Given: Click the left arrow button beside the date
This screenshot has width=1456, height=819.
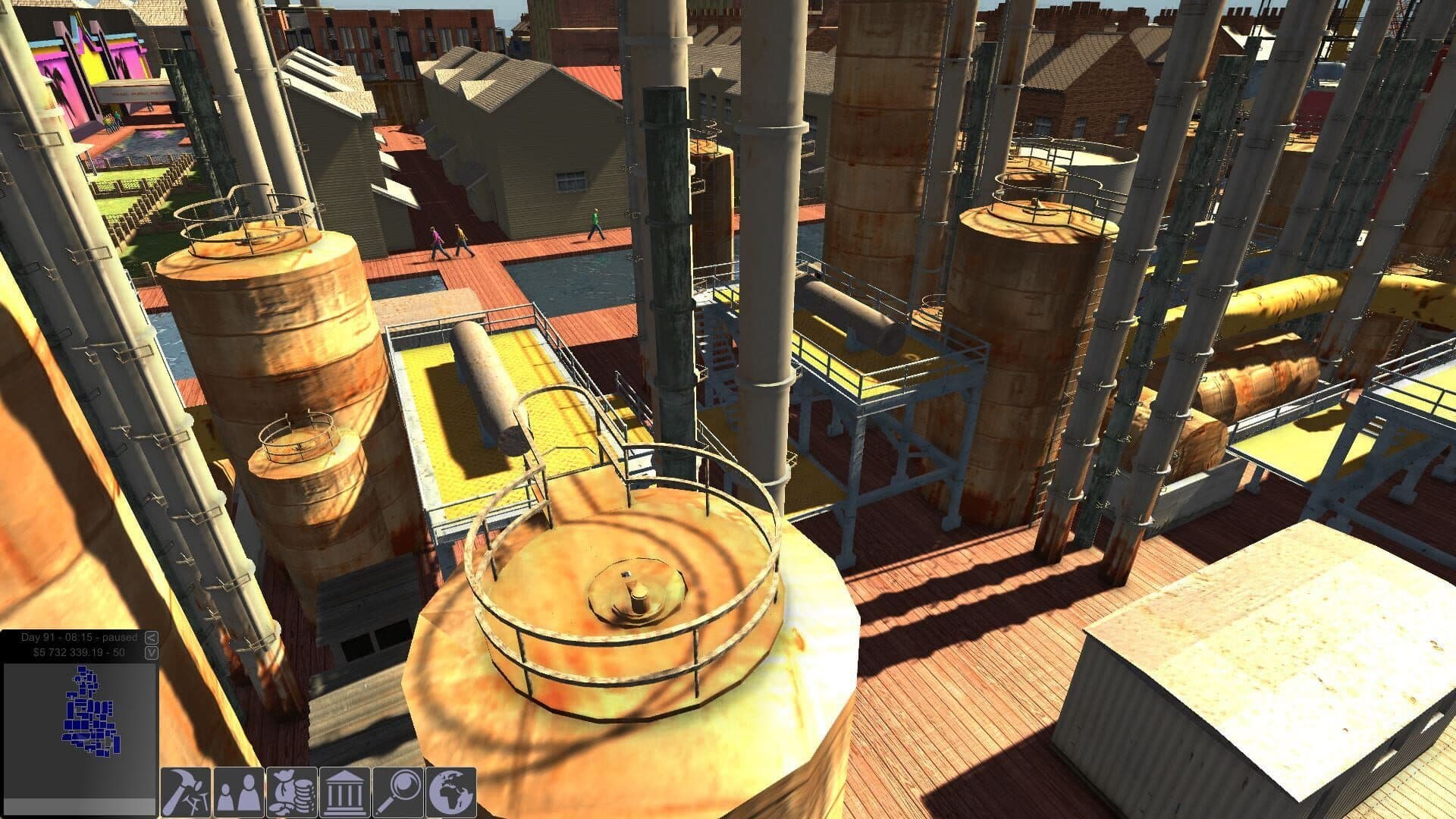Looking at the screenshot, I should pos(151,638).
